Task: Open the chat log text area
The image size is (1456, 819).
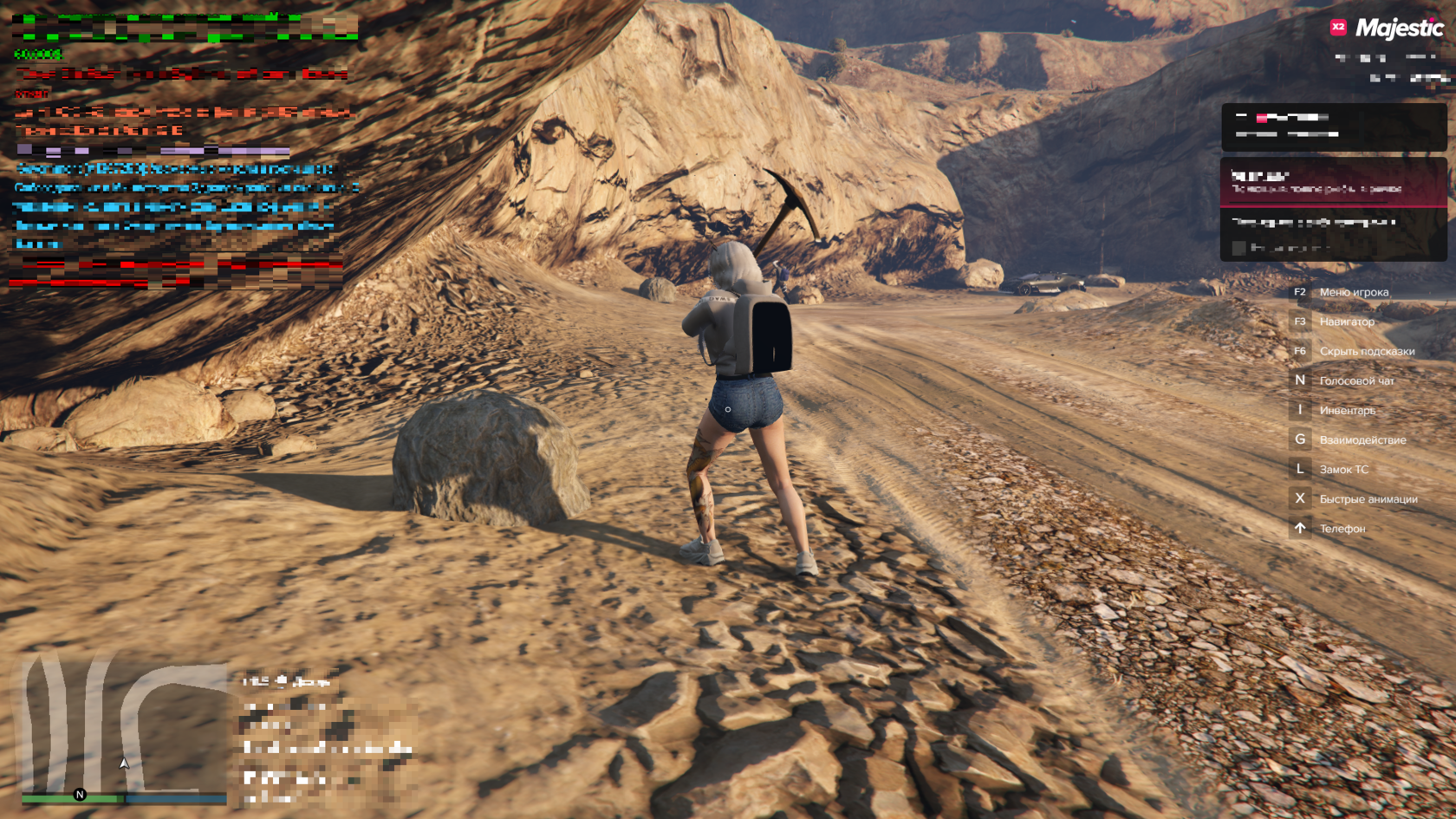Action: [184, 149]
